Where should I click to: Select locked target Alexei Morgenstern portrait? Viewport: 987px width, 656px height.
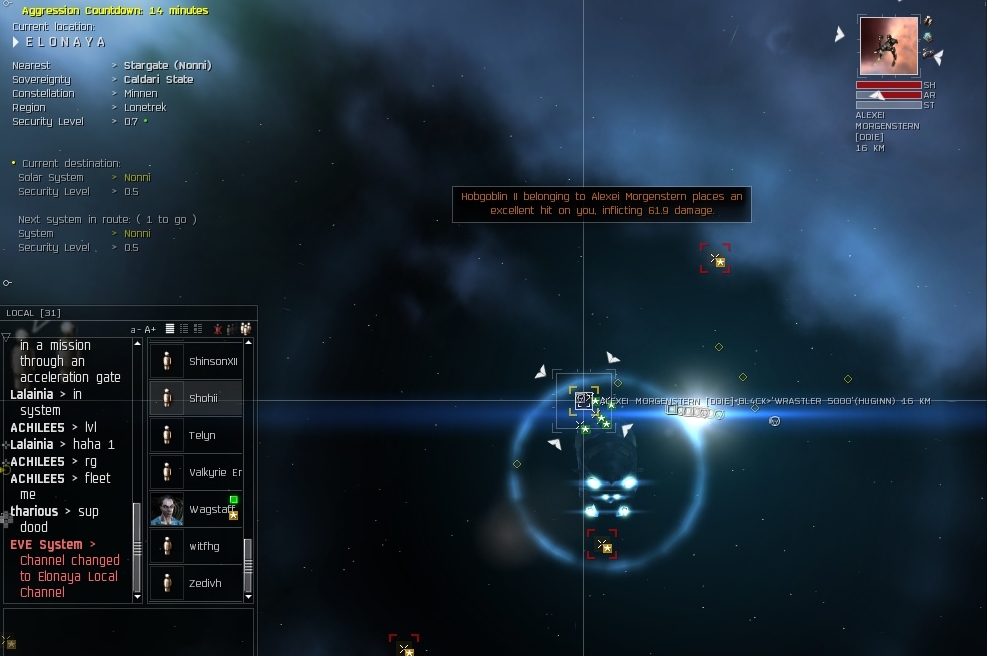[888, 46]
